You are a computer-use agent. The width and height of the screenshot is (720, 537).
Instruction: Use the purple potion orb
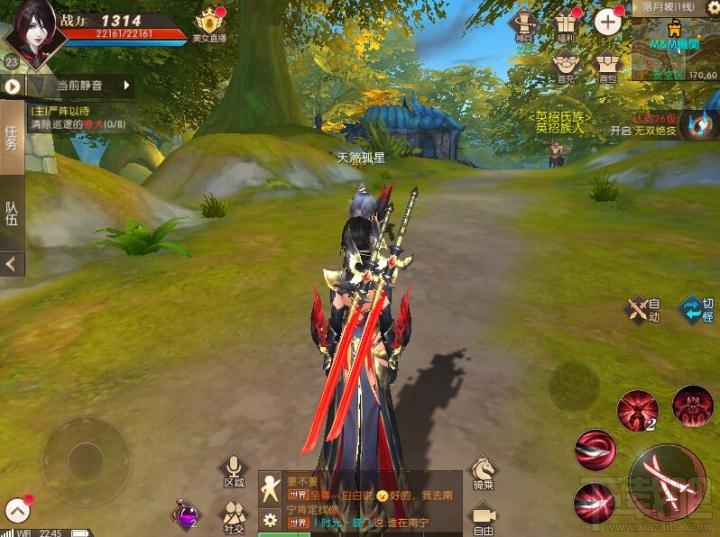coord(186,515)
